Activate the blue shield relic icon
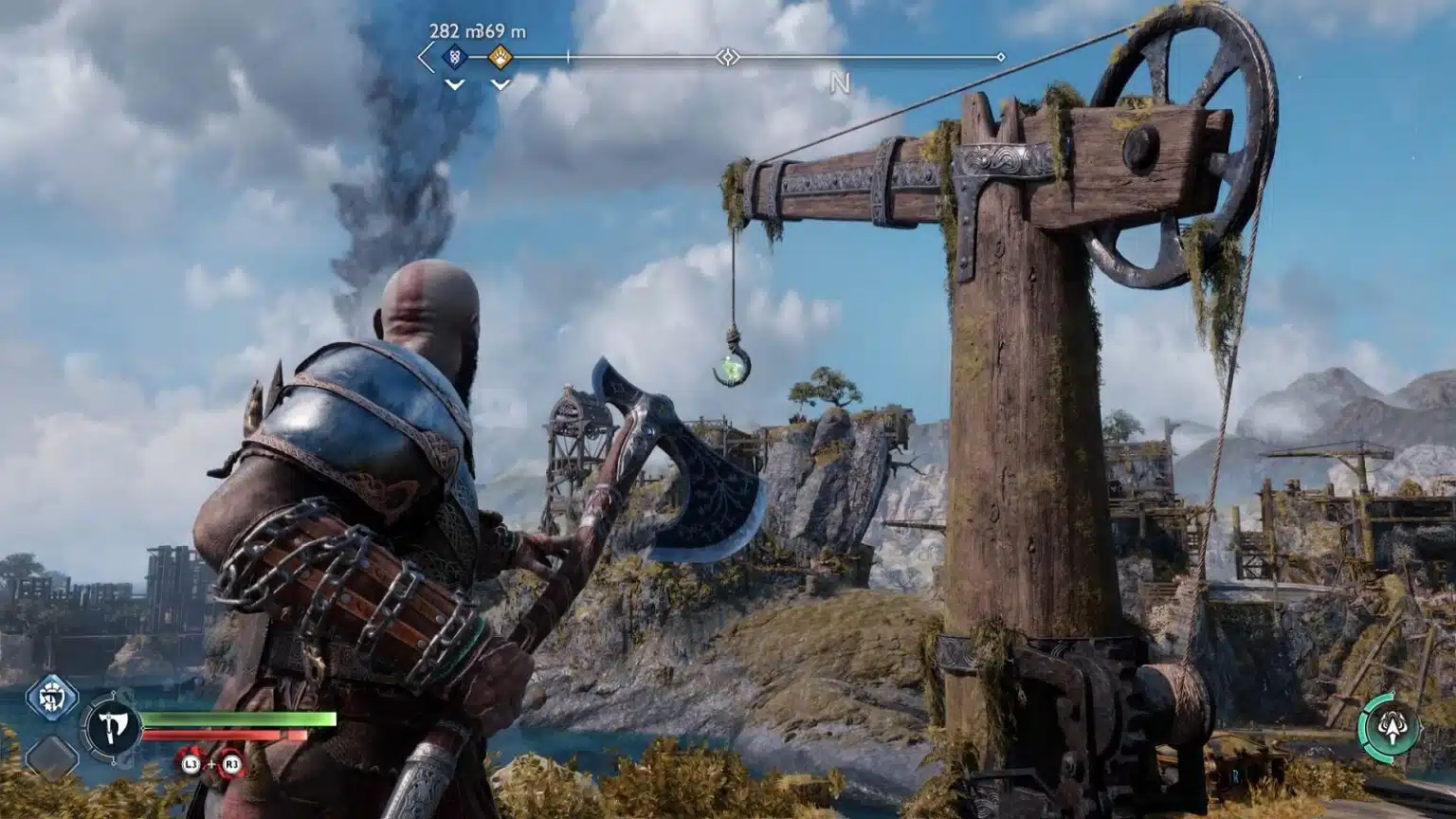Screen dimensions: 1456x819 (x=51, y=699)
